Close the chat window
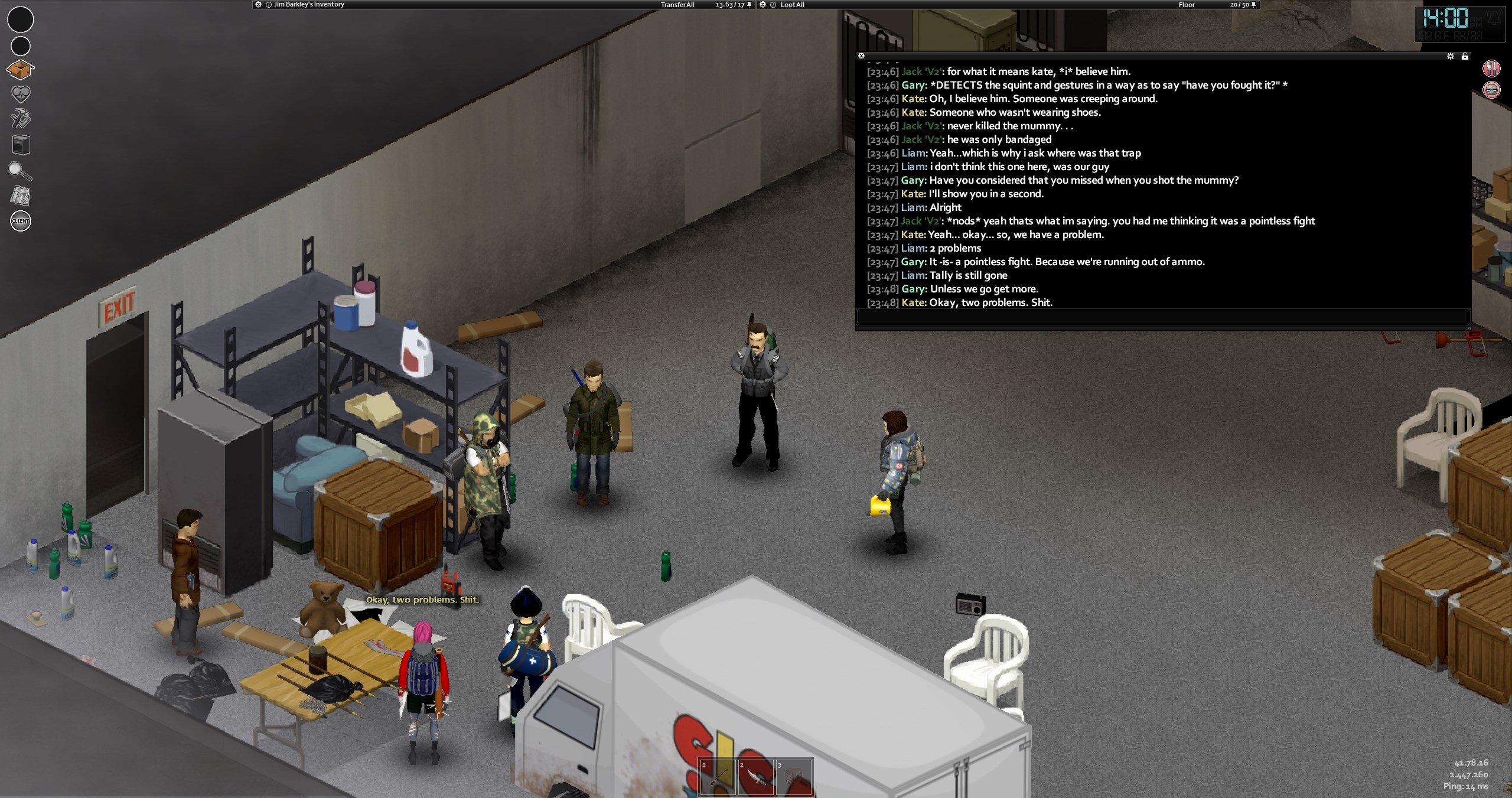The image size is (1512, 798). pyautogui.click(x=861, y=56)
